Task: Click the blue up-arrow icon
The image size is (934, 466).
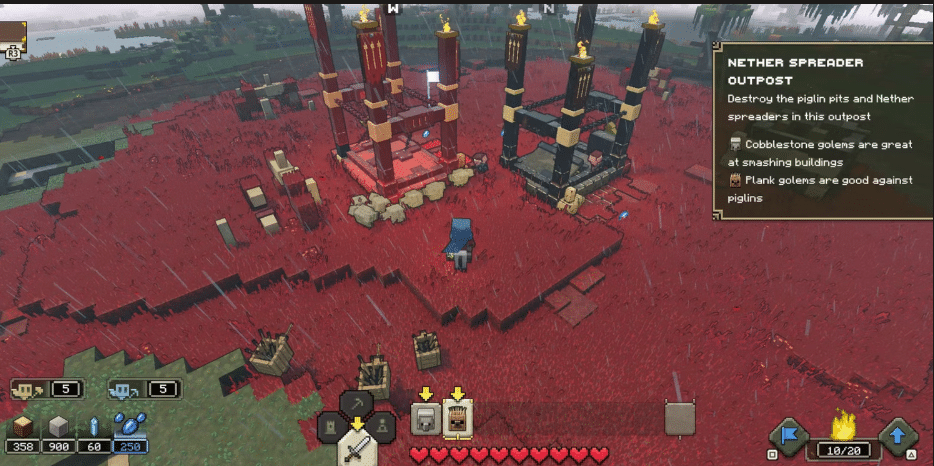Action: click(897, 436)
